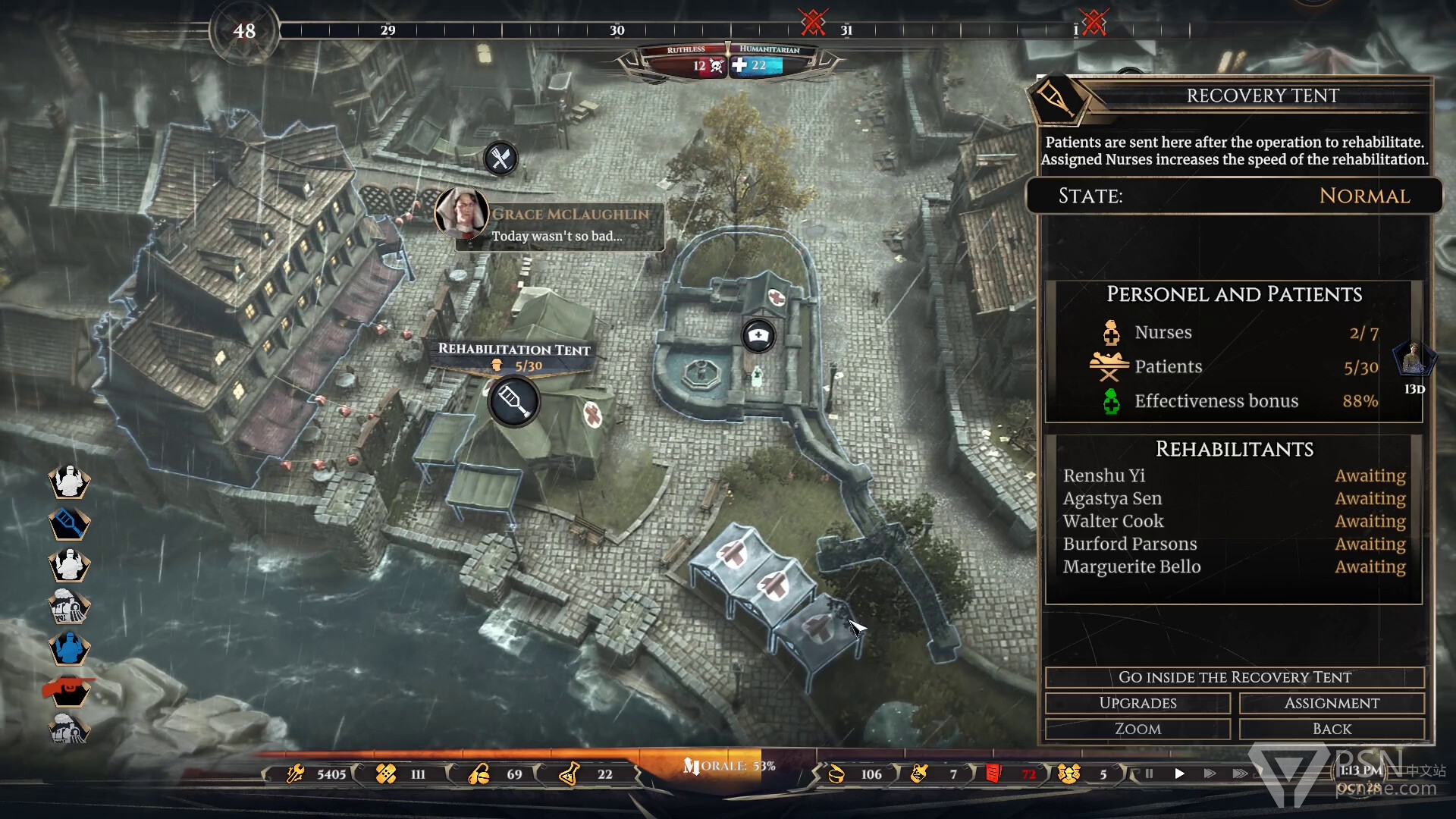Switch to double fast-forward speed
The width and height of the screenshot is (1456, 819).
coord(1210,773)
